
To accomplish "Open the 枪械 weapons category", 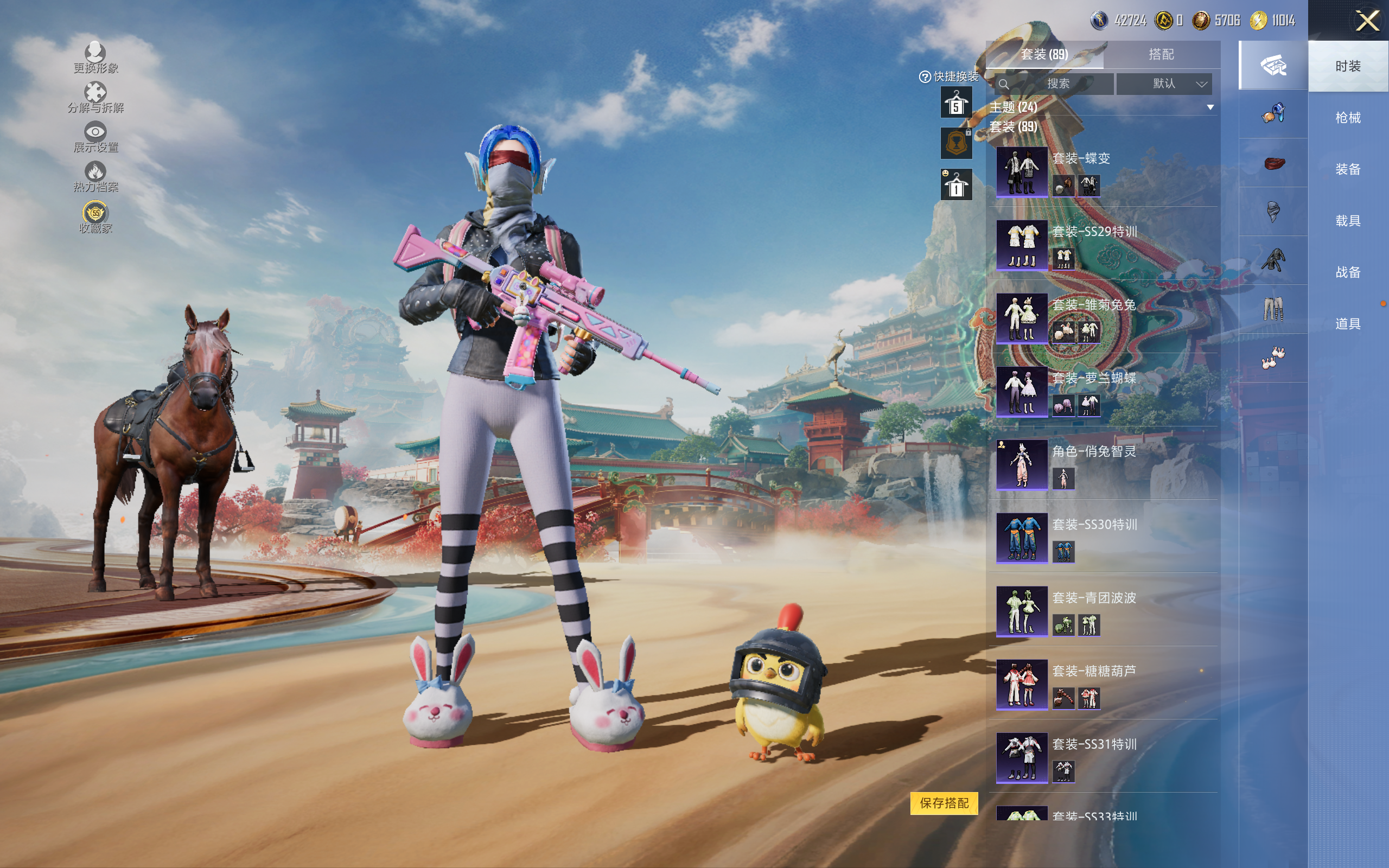I will 1348,118.
